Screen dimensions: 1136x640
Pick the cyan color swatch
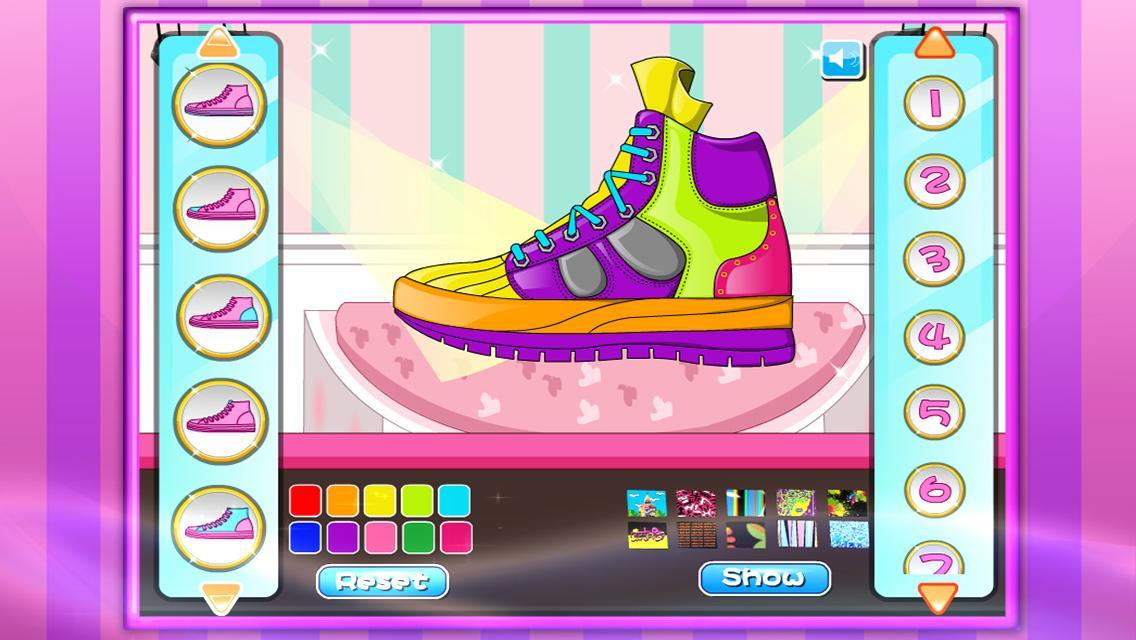click(454, 500)
